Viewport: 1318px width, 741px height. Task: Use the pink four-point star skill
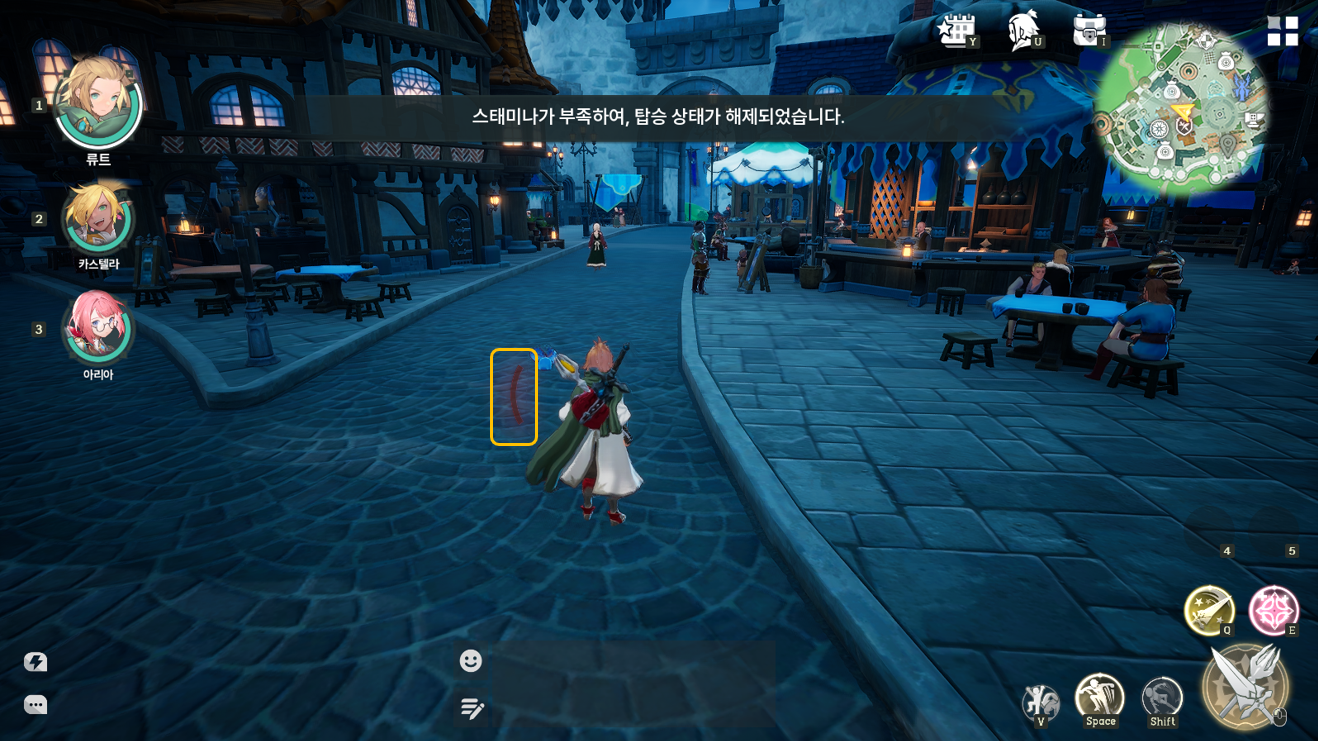click(x=1273, y=610)
